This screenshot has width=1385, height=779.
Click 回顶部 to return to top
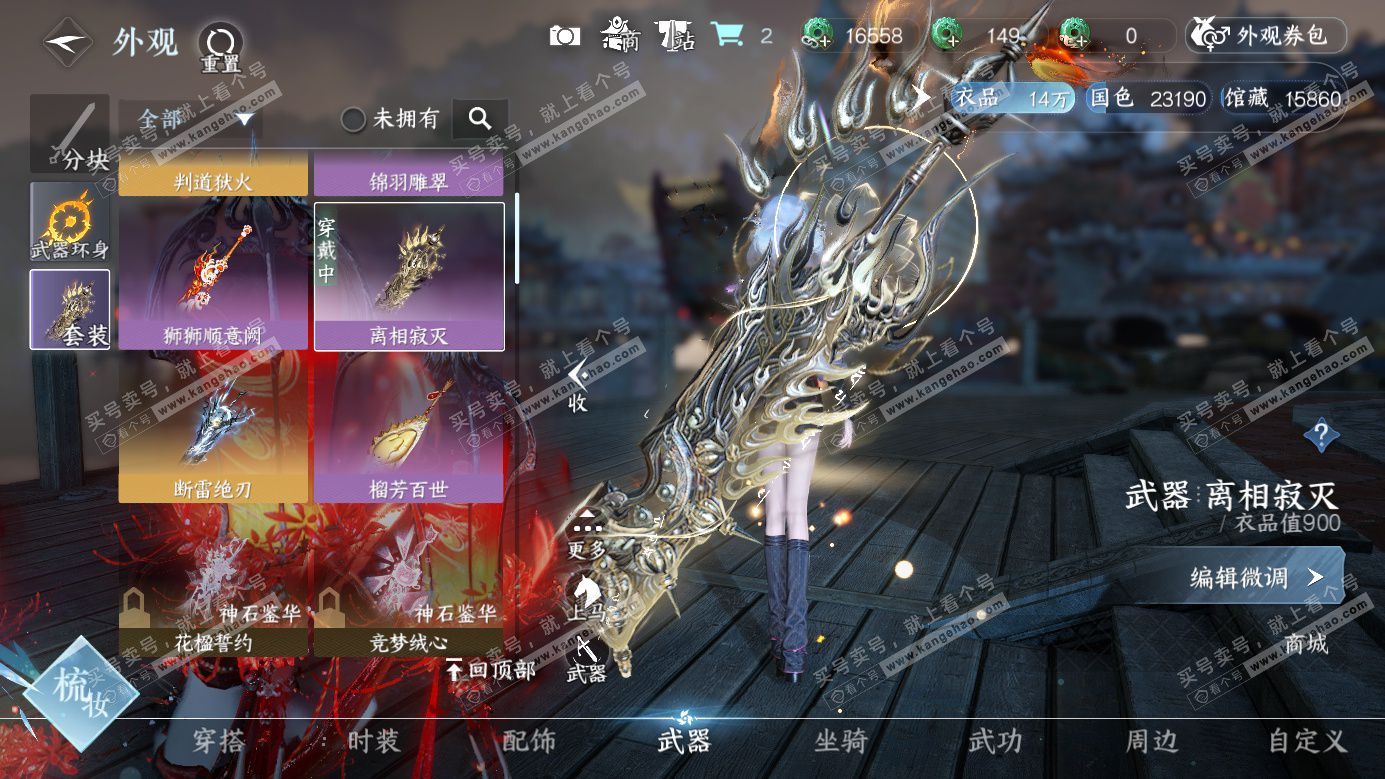point(490,669)
